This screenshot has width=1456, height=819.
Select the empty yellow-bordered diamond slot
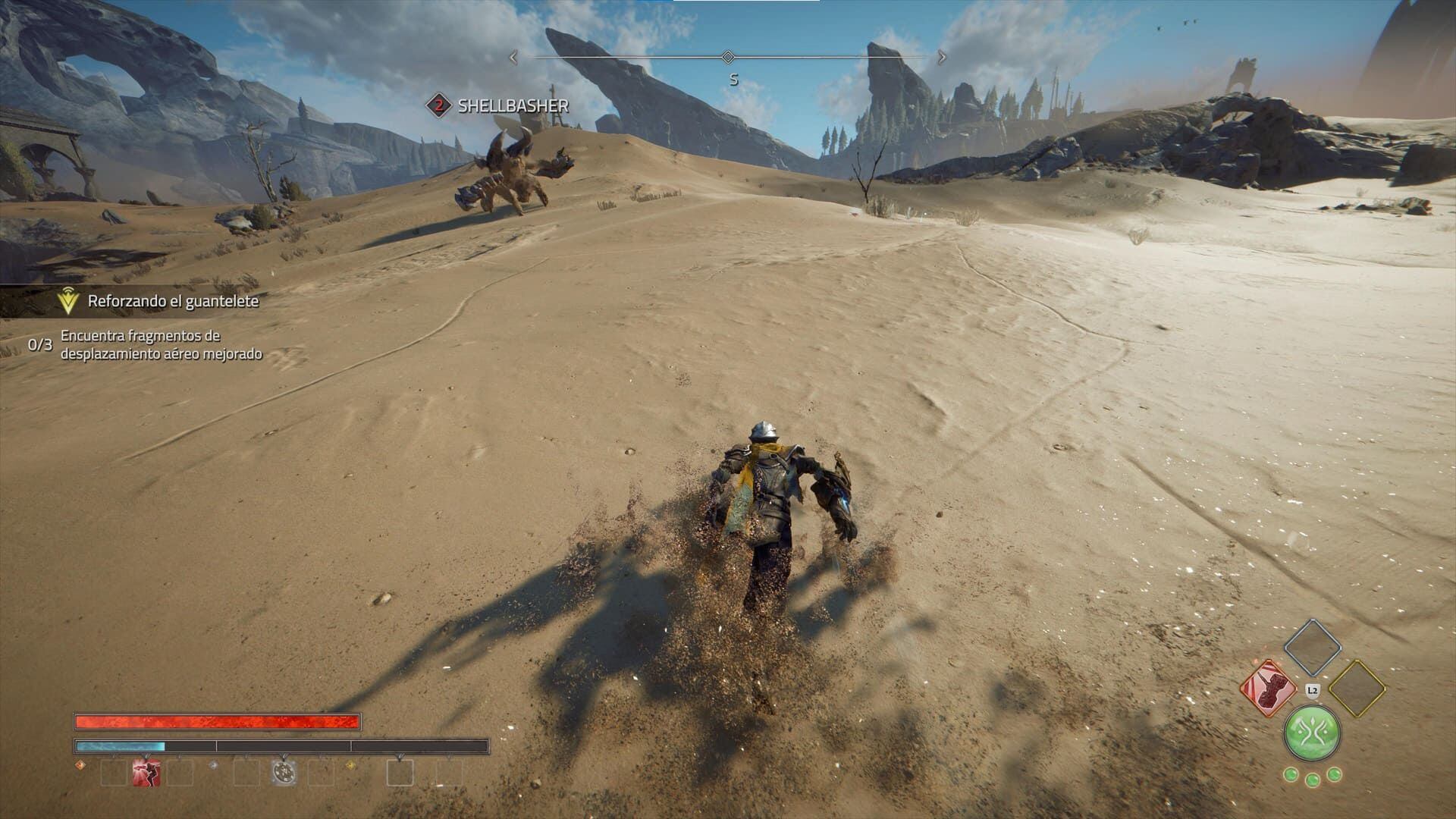[x=1357, y=688]
